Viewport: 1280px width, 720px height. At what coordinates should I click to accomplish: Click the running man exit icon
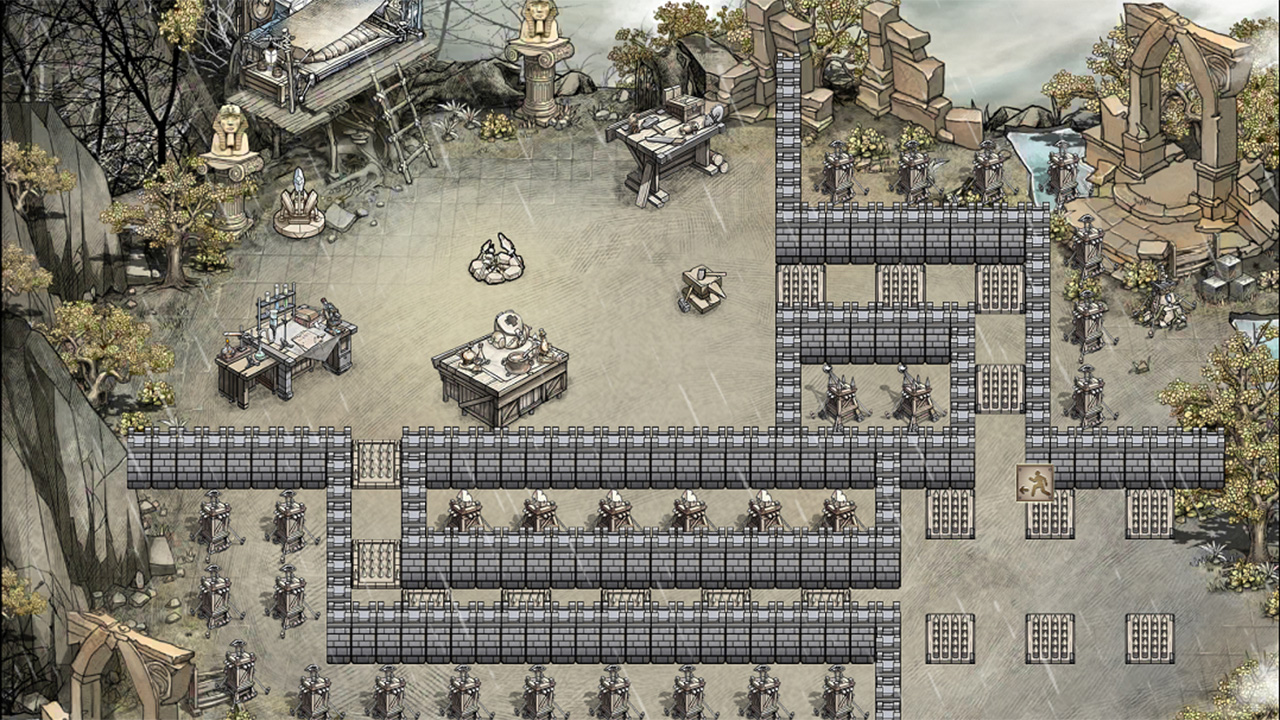coord(1034,483)
